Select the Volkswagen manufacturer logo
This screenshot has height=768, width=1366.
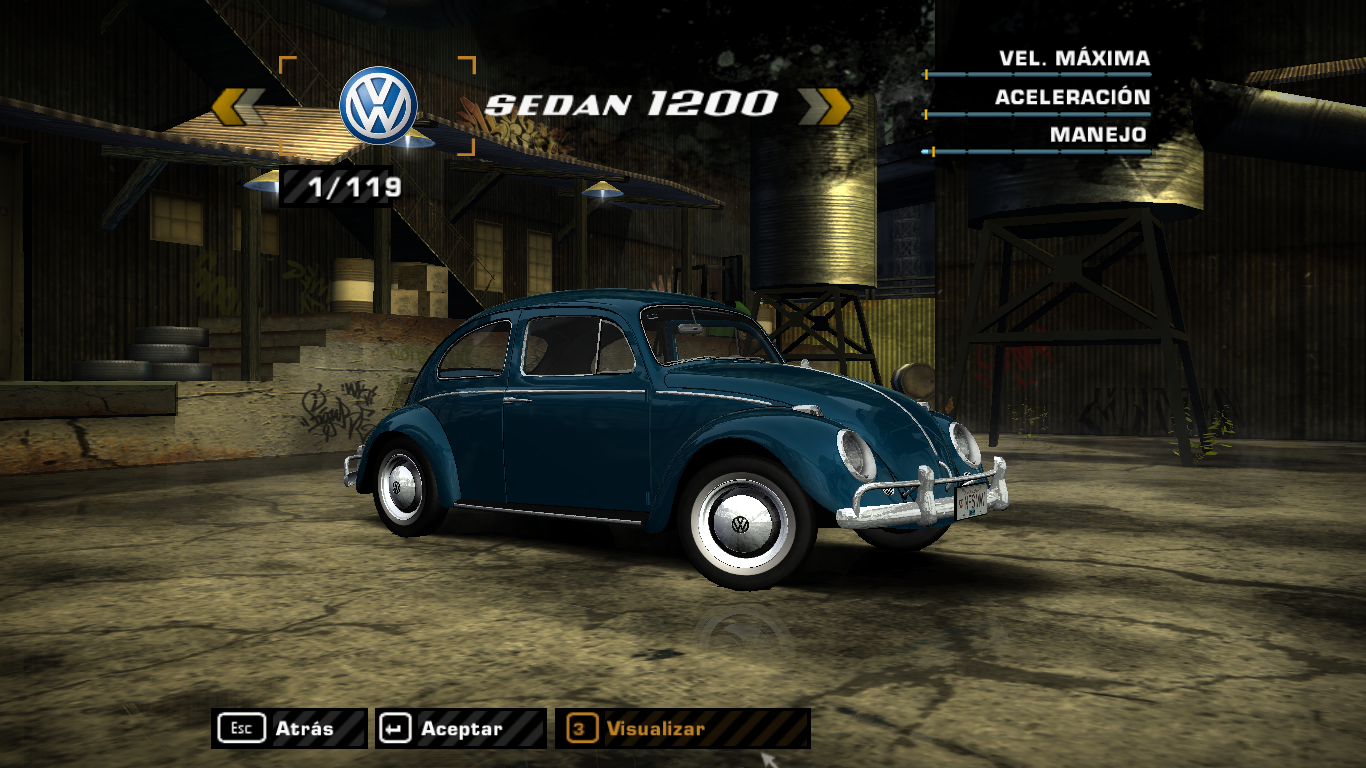[378, 105]
